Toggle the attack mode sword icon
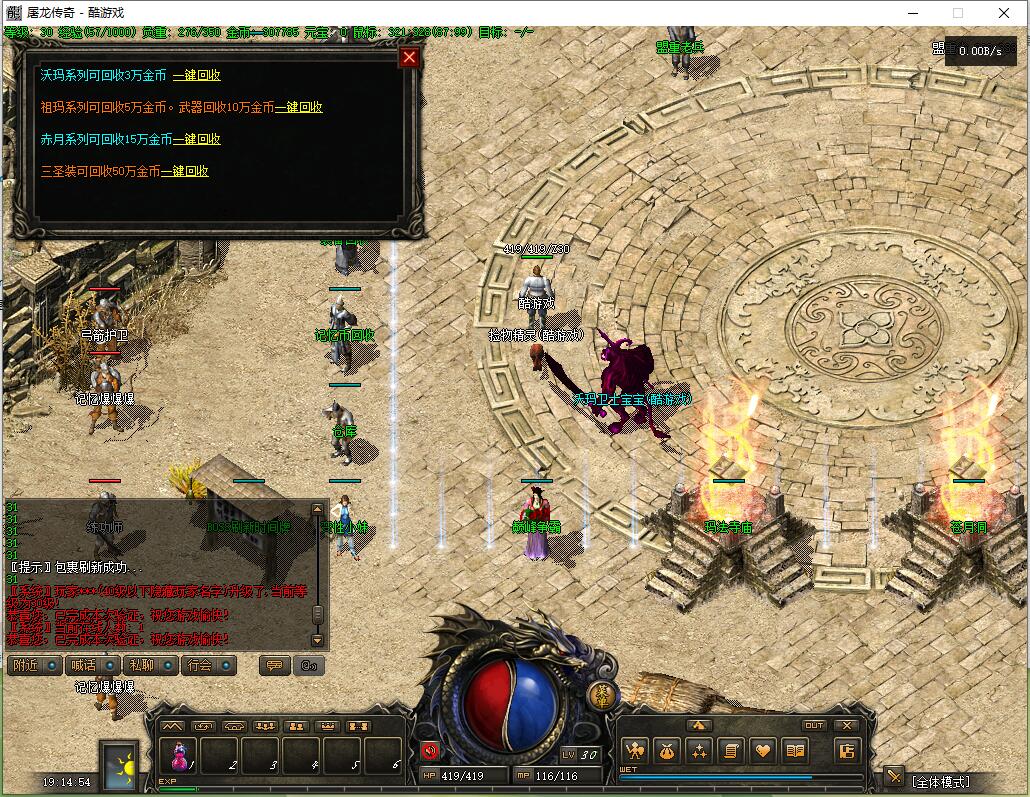 [x=894, y=777]
